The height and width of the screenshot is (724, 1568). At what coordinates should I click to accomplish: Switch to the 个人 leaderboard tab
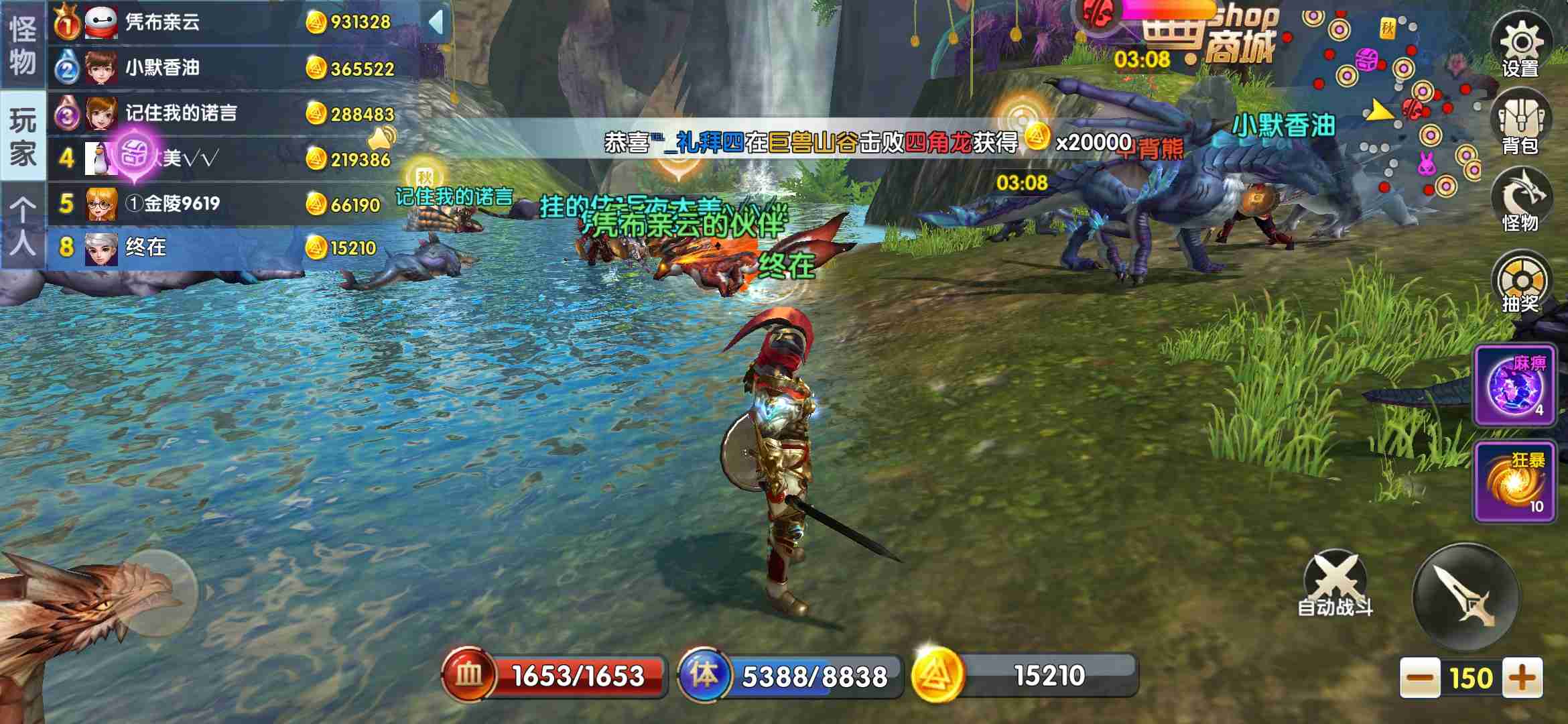[x=23, y=226]
